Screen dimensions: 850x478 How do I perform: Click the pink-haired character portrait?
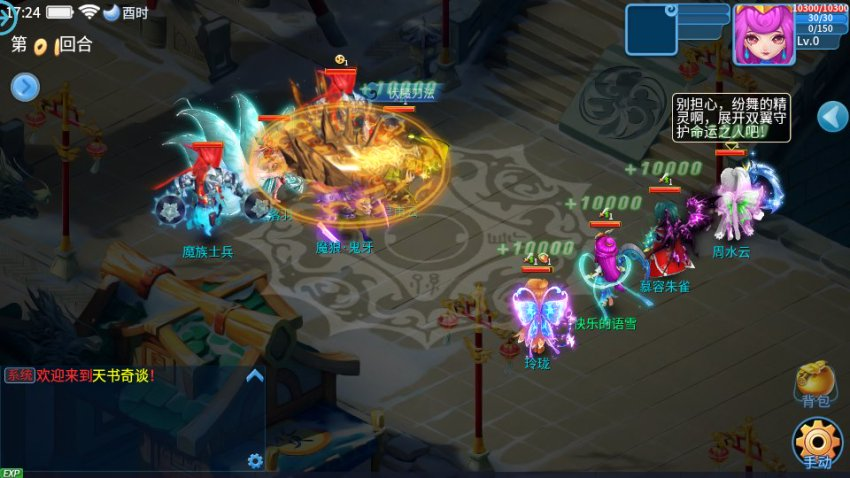[764, 35]
